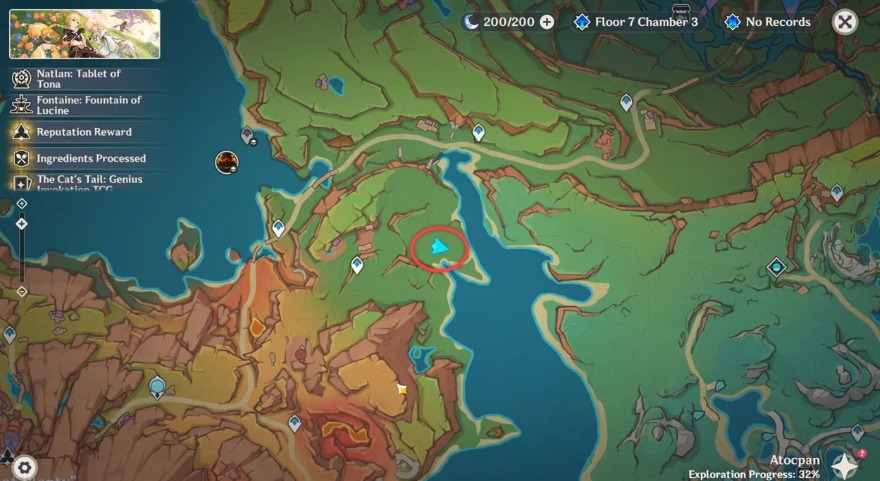Select the round blue Statue of the Seven marker
880x481 pixels.
click(x=157, y=386)
